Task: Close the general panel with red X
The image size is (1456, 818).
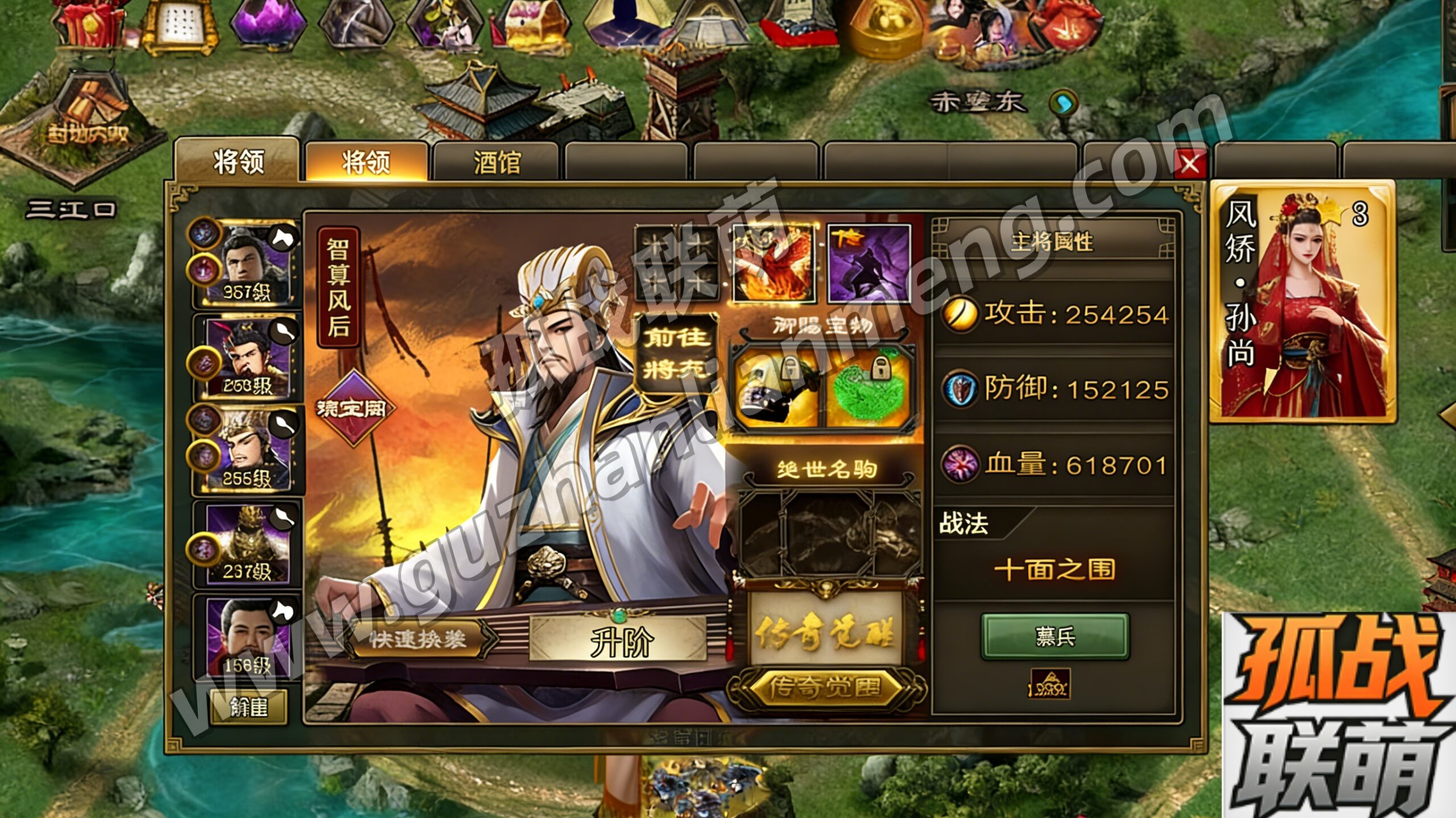Action: (1189, 165)
